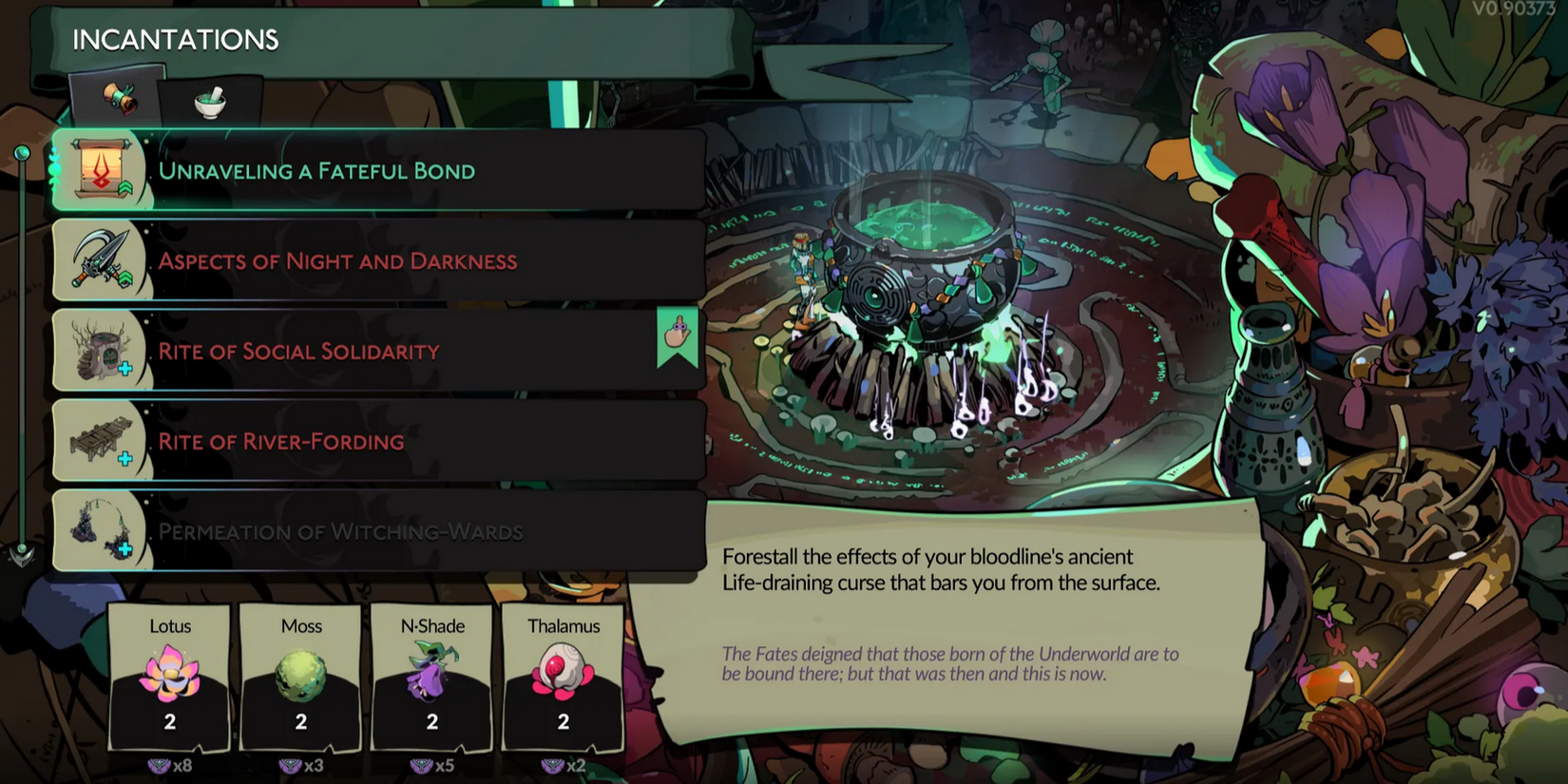Pick the Rite of River-Fording incantation
This screenshot has width=1568, height=784.
point(380,442)
